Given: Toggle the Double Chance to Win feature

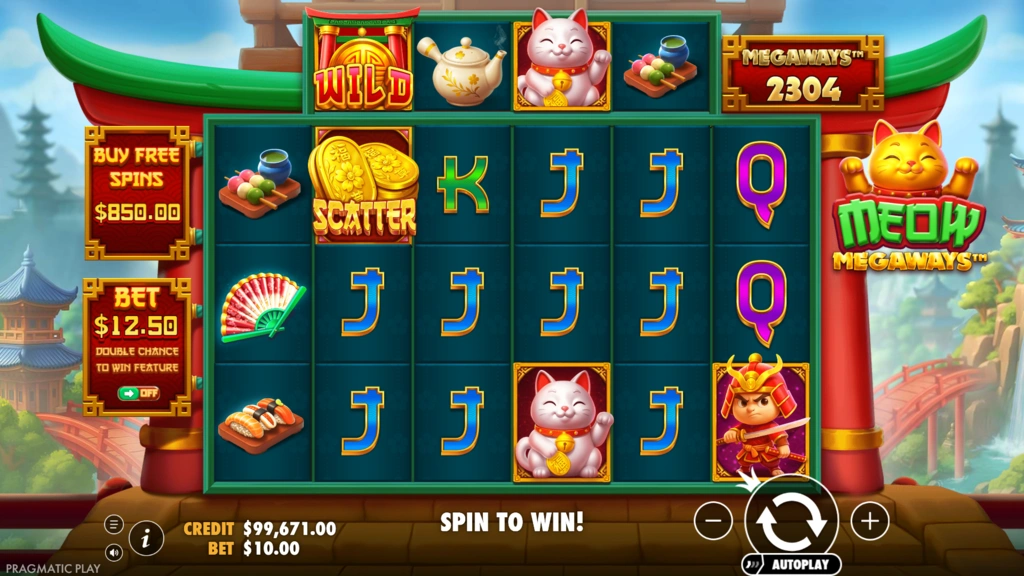Looking at the screenshot, I should [138, 394].
